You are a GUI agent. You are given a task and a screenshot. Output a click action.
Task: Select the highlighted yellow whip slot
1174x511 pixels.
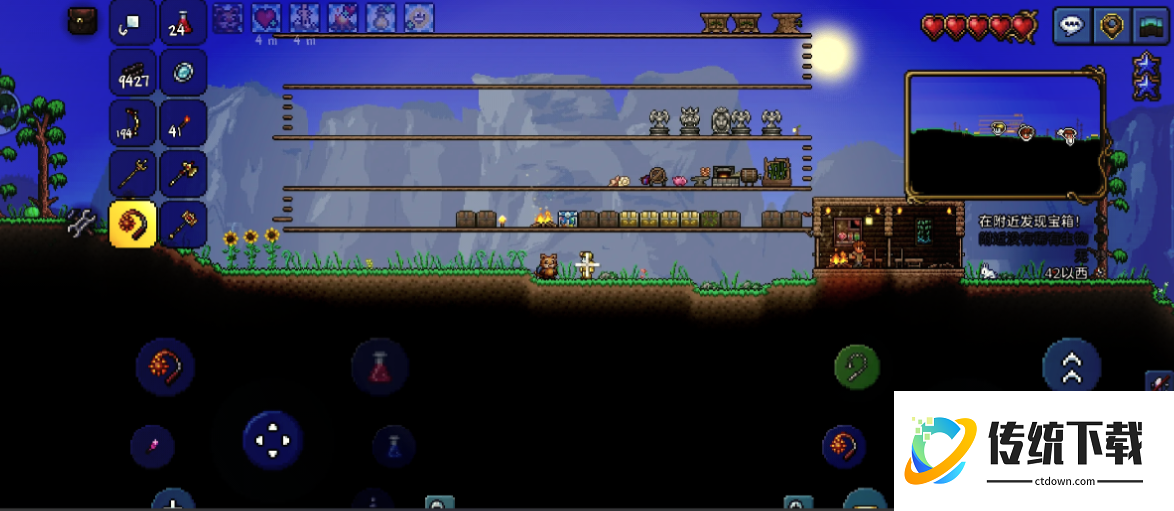(x=132, y=223)
